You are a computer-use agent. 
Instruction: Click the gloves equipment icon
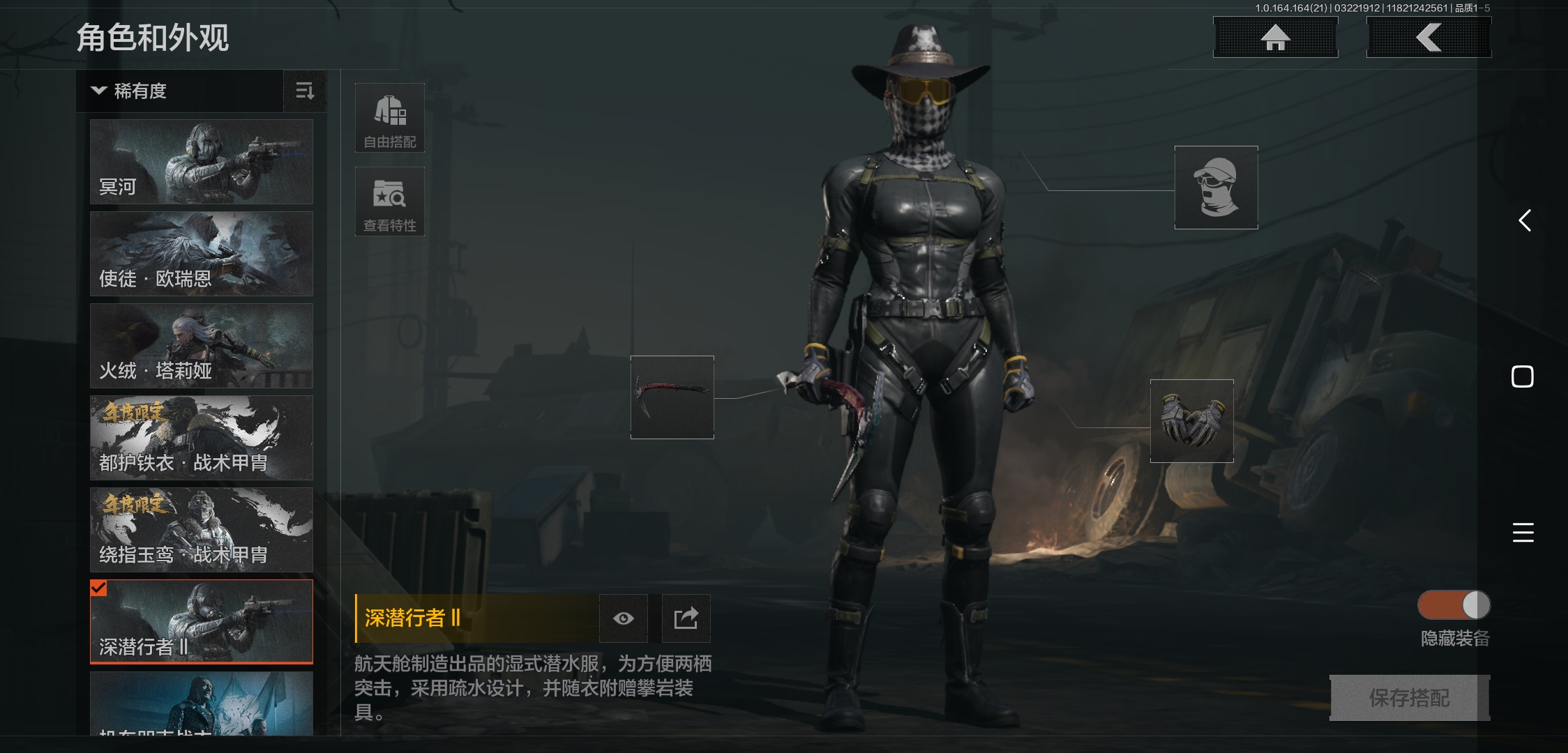pos(1191,420)
